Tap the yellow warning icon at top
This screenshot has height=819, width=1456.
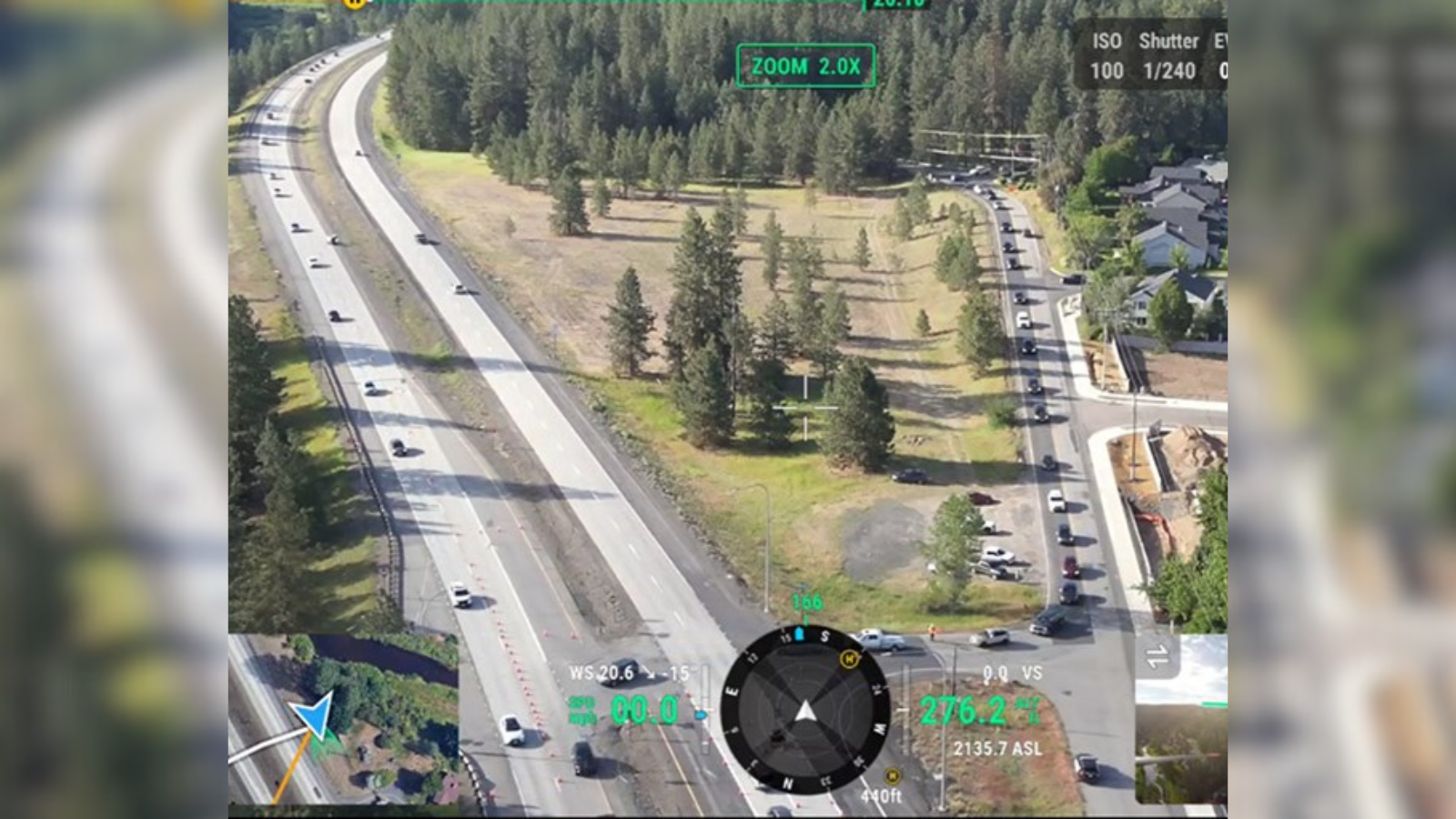pyautogui.click(x=355, y=3)
